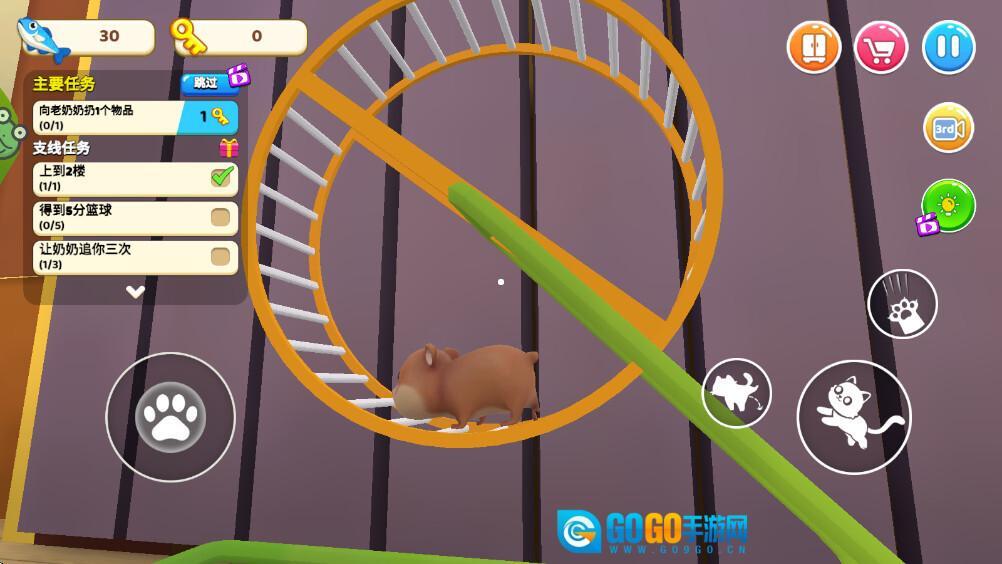Tap the golden key counter
The height and width of the screenshot is (564, 1002).
239,37
